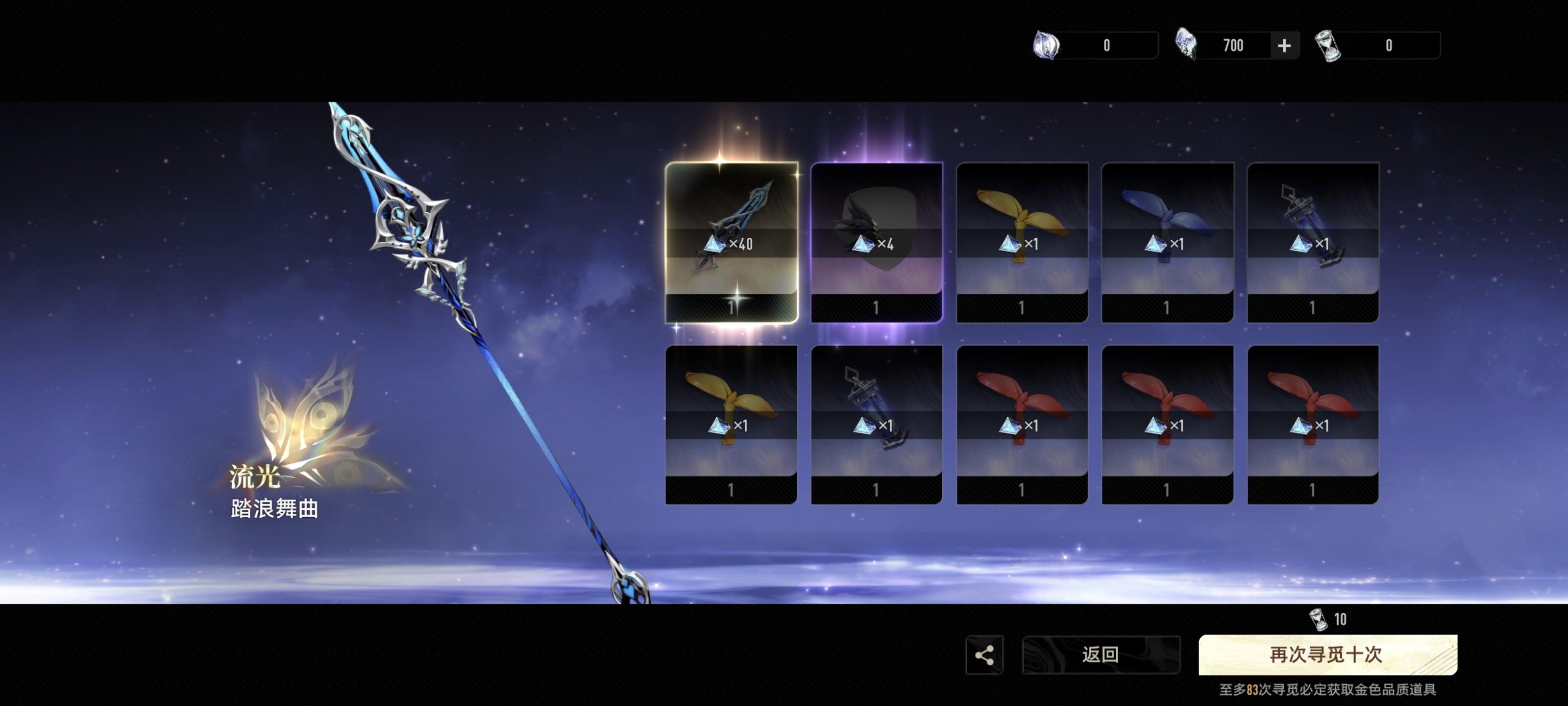
Task: Choose the blue propeller item card
Action: point(1167,242)
